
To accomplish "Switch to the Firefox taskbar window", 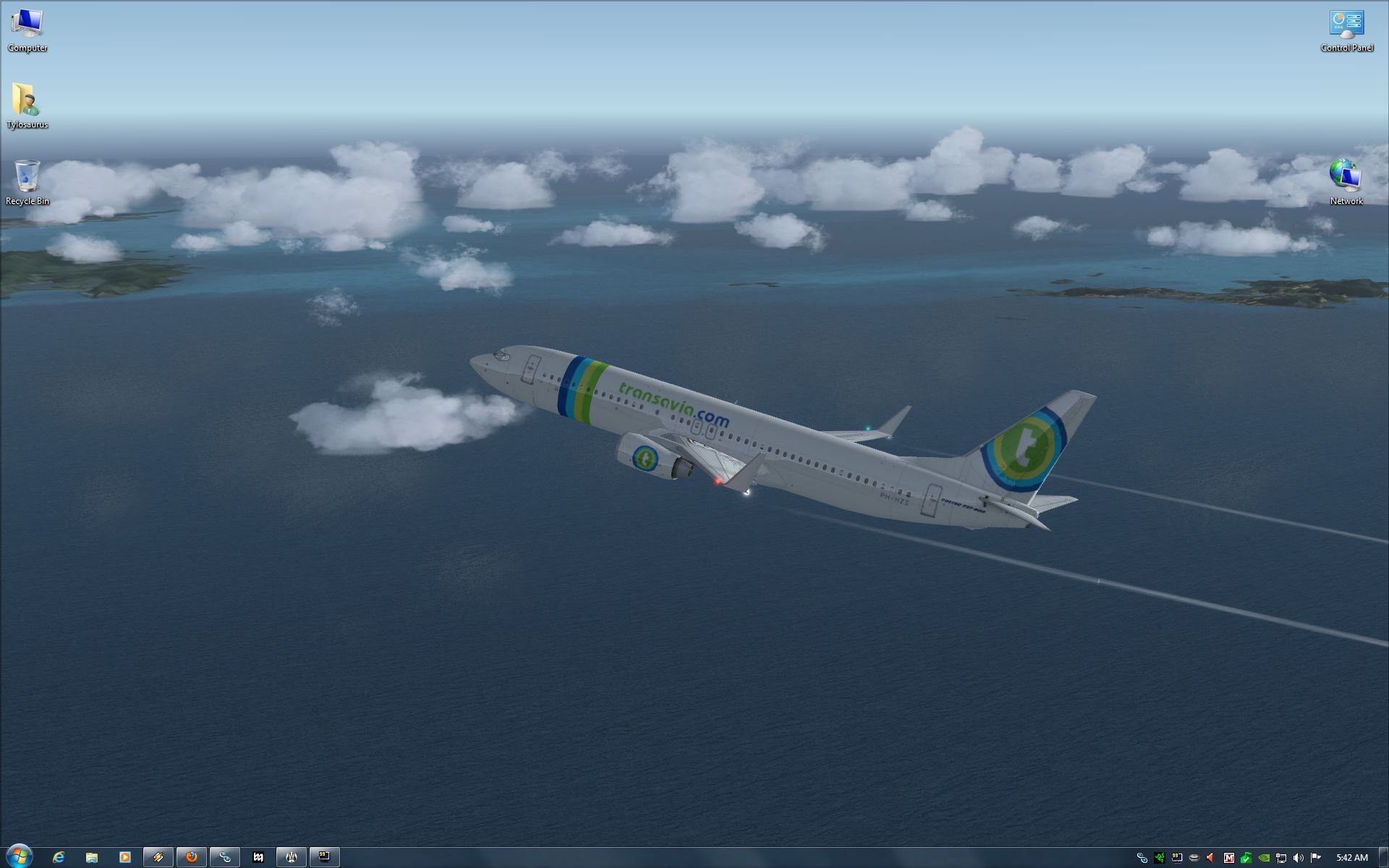I will pos(192,857).
